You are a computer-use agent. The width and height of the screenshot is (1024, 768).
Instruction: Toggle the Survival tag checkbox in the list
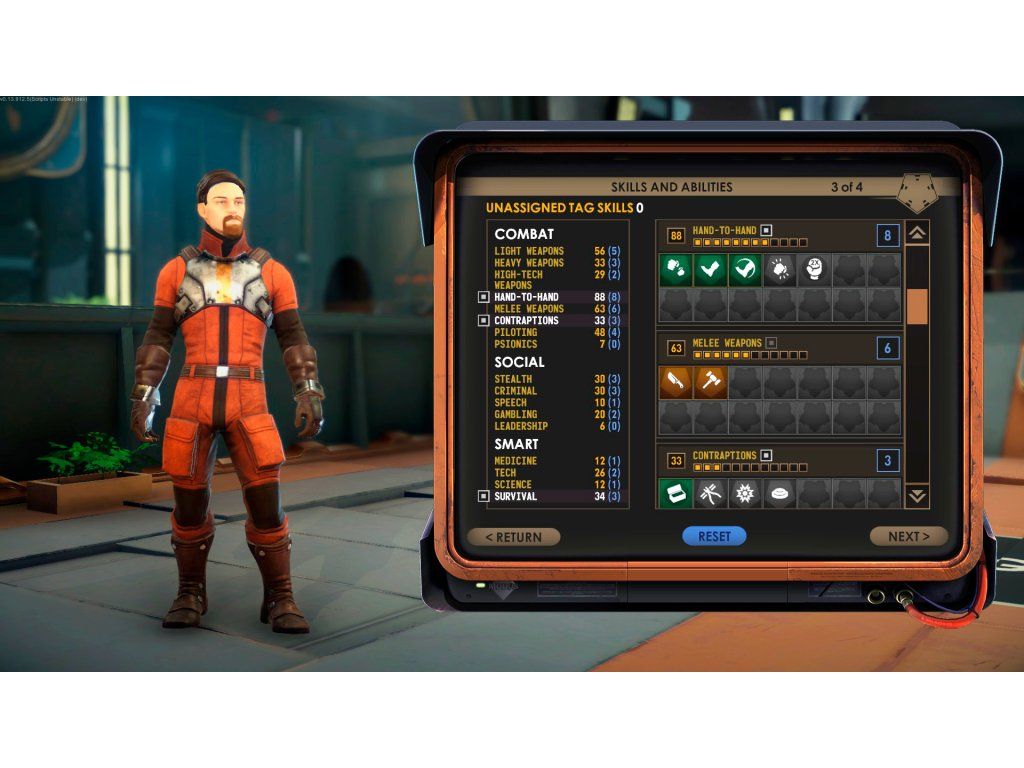coord(484,496)
